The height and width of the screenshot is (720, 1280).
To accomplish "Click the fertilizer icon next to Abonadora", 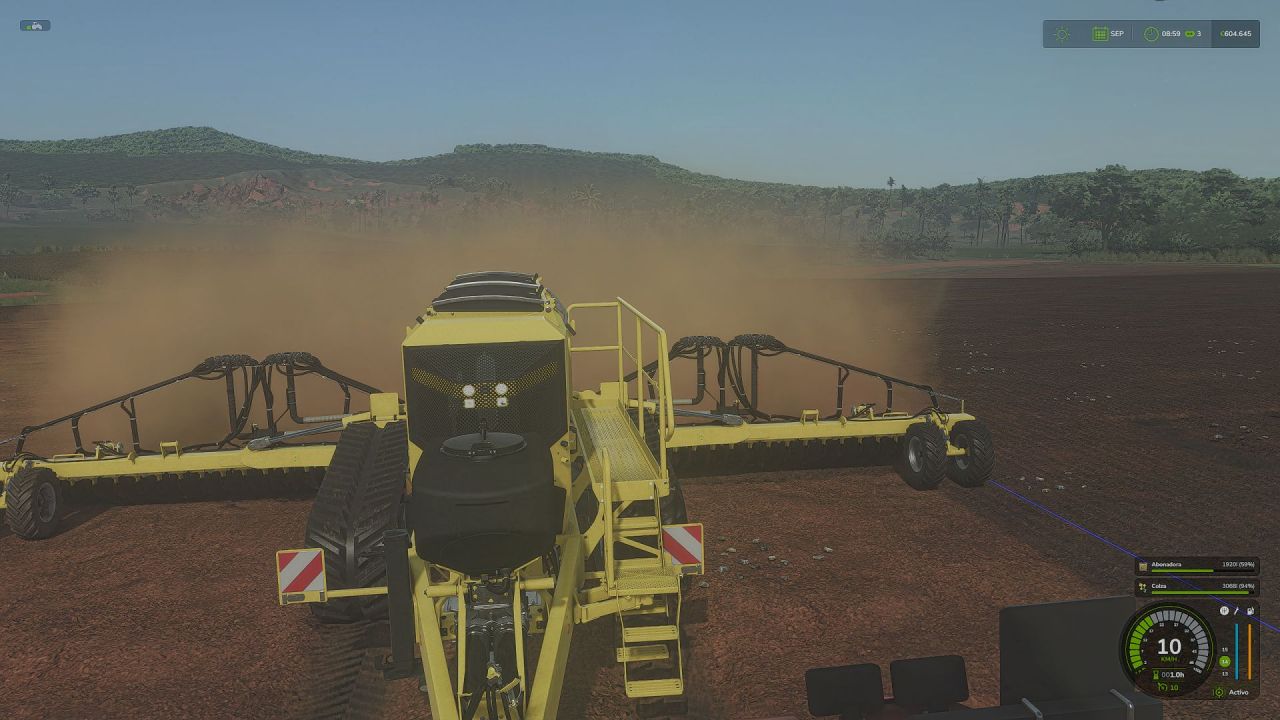I will pos(1142,566).
